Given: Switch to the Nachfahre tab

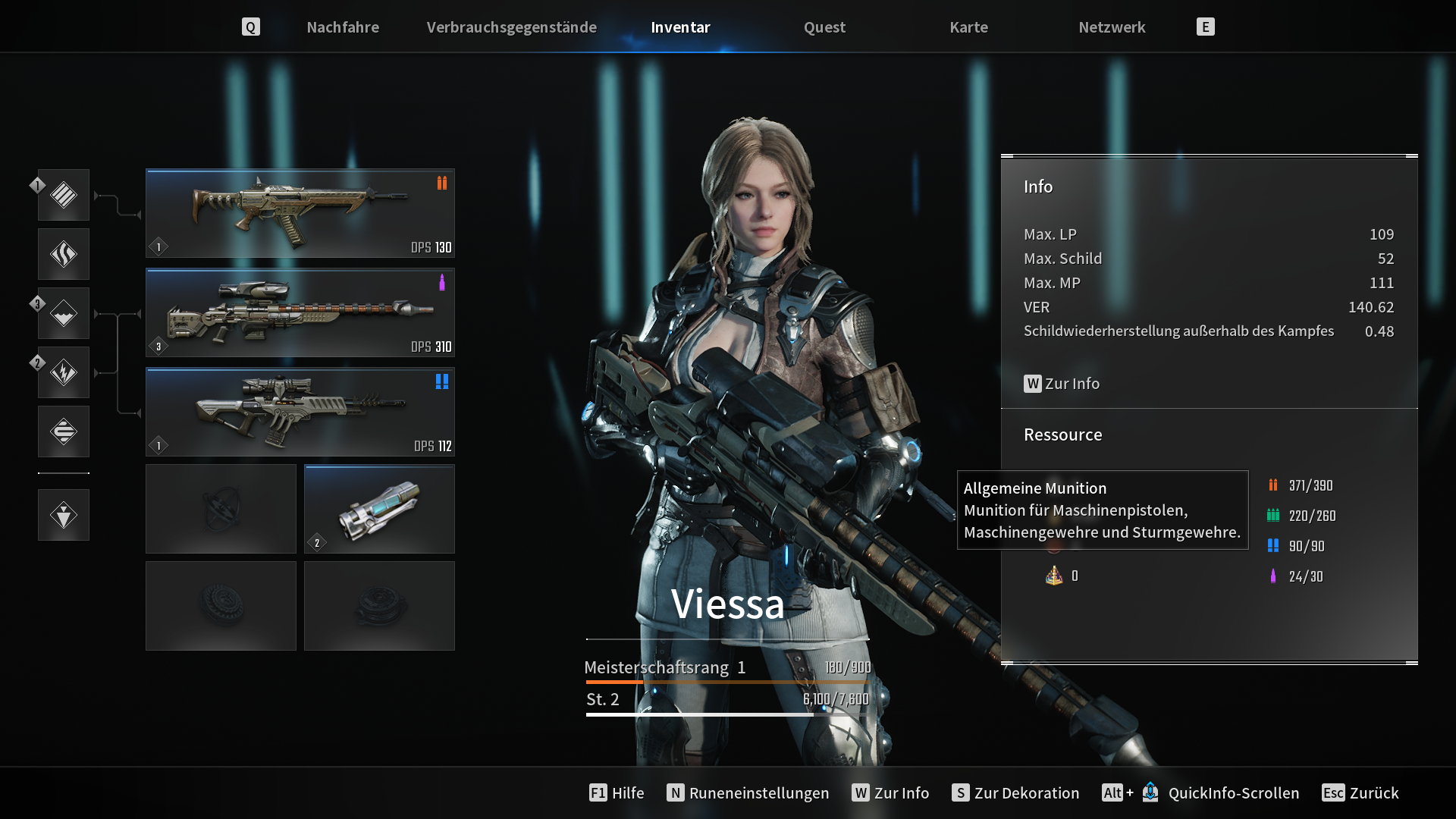Looking at the screenshot, I should click(x=343, y=27).
